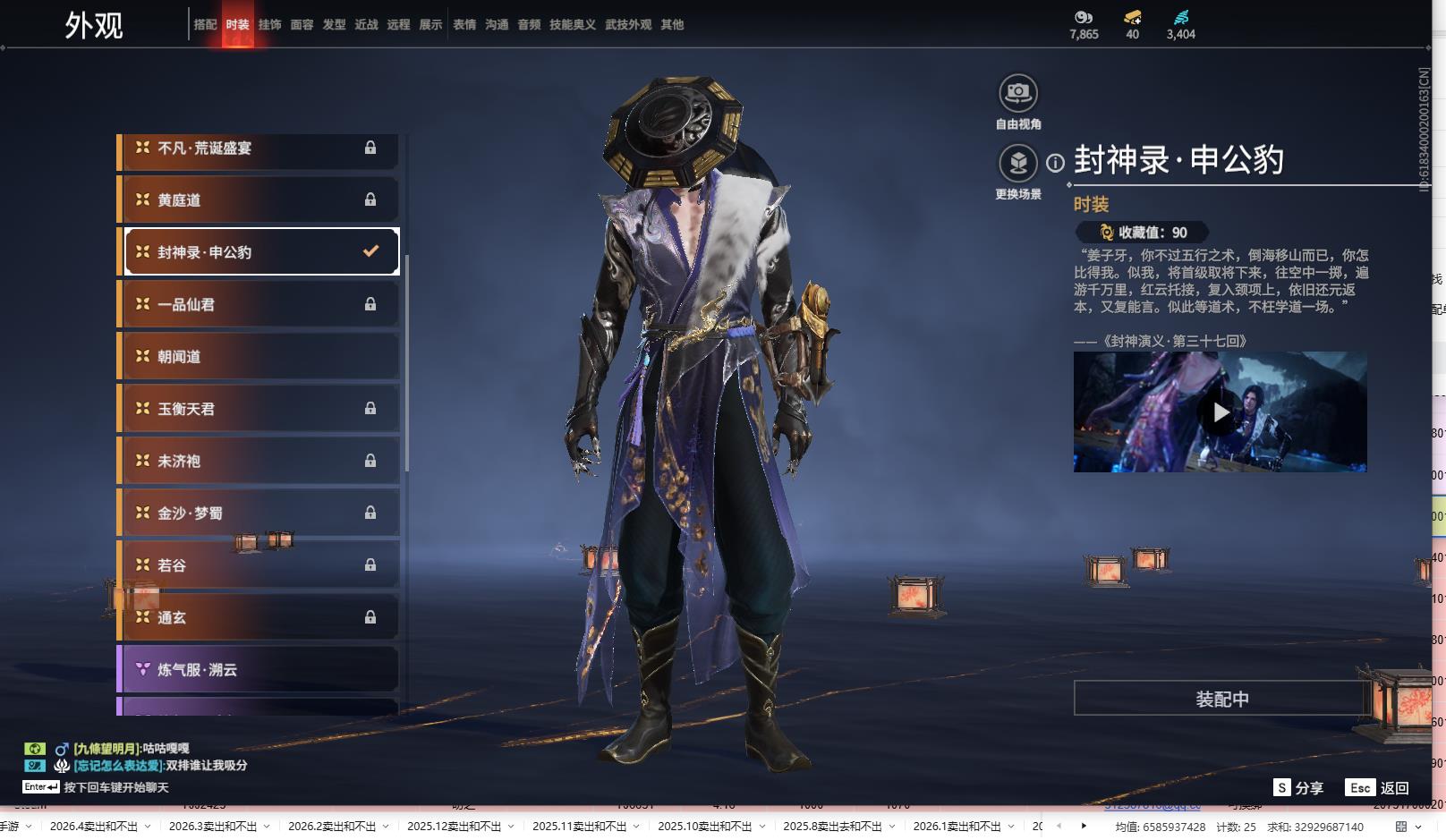Screen dimensions: 1446x840
Task: Click 返回 to go back
Action: click(x=1378, y=788)
